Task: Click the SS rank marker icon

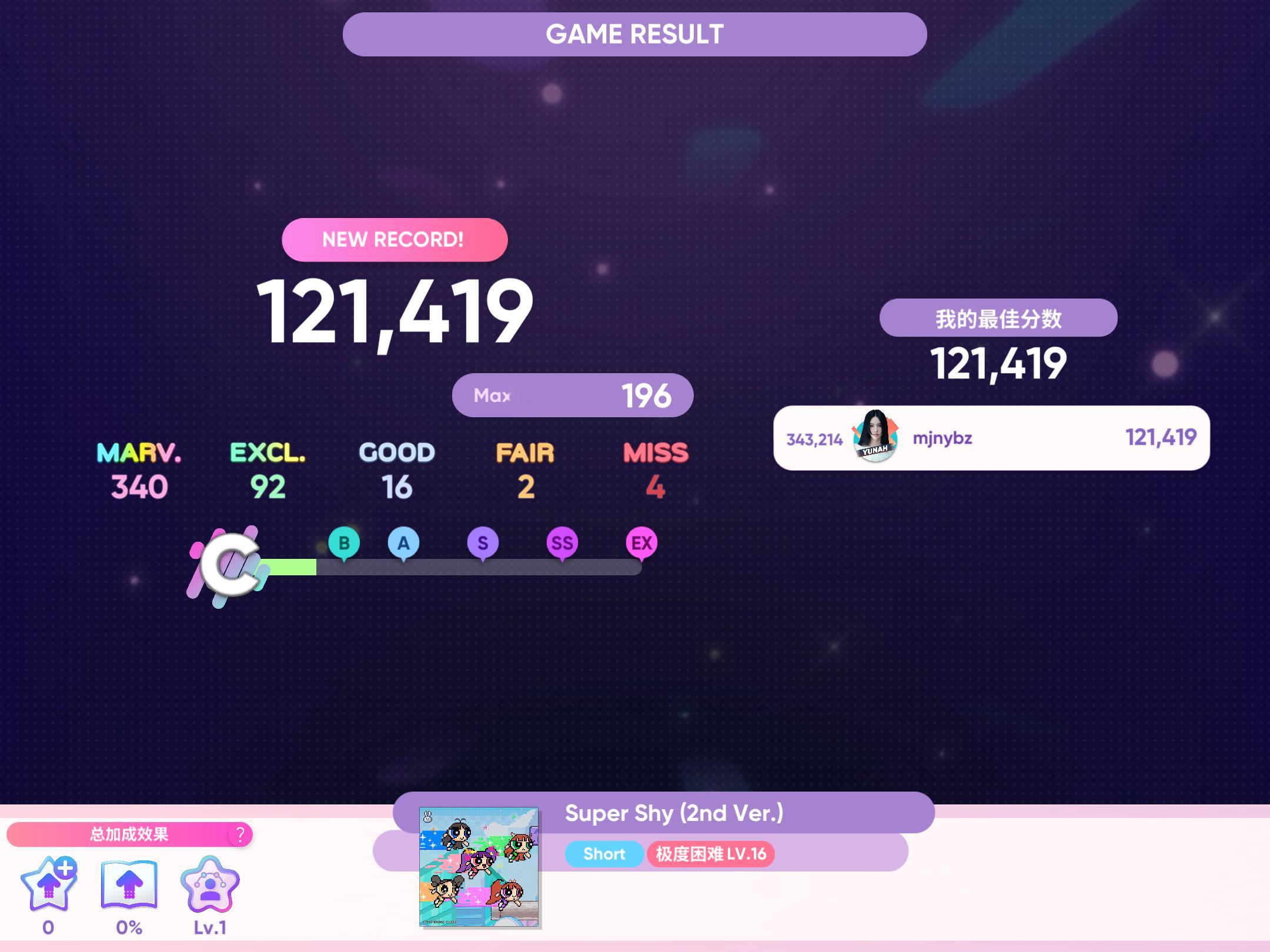Action: [x=560, y=543]
